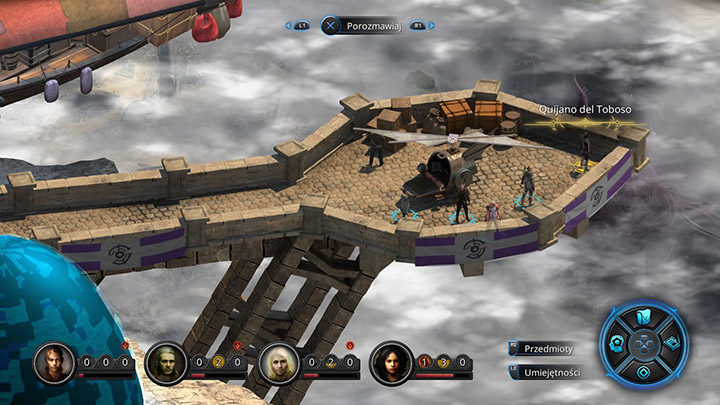The image size is (720, 405).
Task: Open the journal book icon in radial menu
Action: (x=671, y=343)
